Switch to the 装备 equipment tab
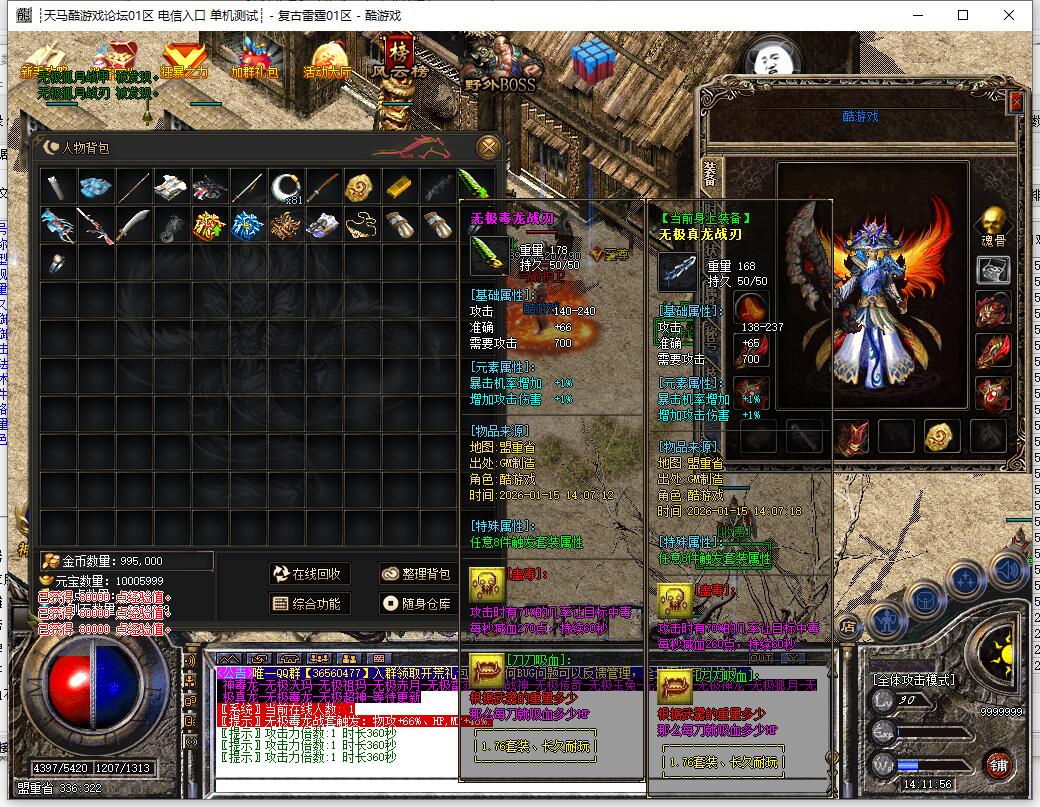Image resolution: width=1040 pixels, height=807 pixels. tap(710, 174)
